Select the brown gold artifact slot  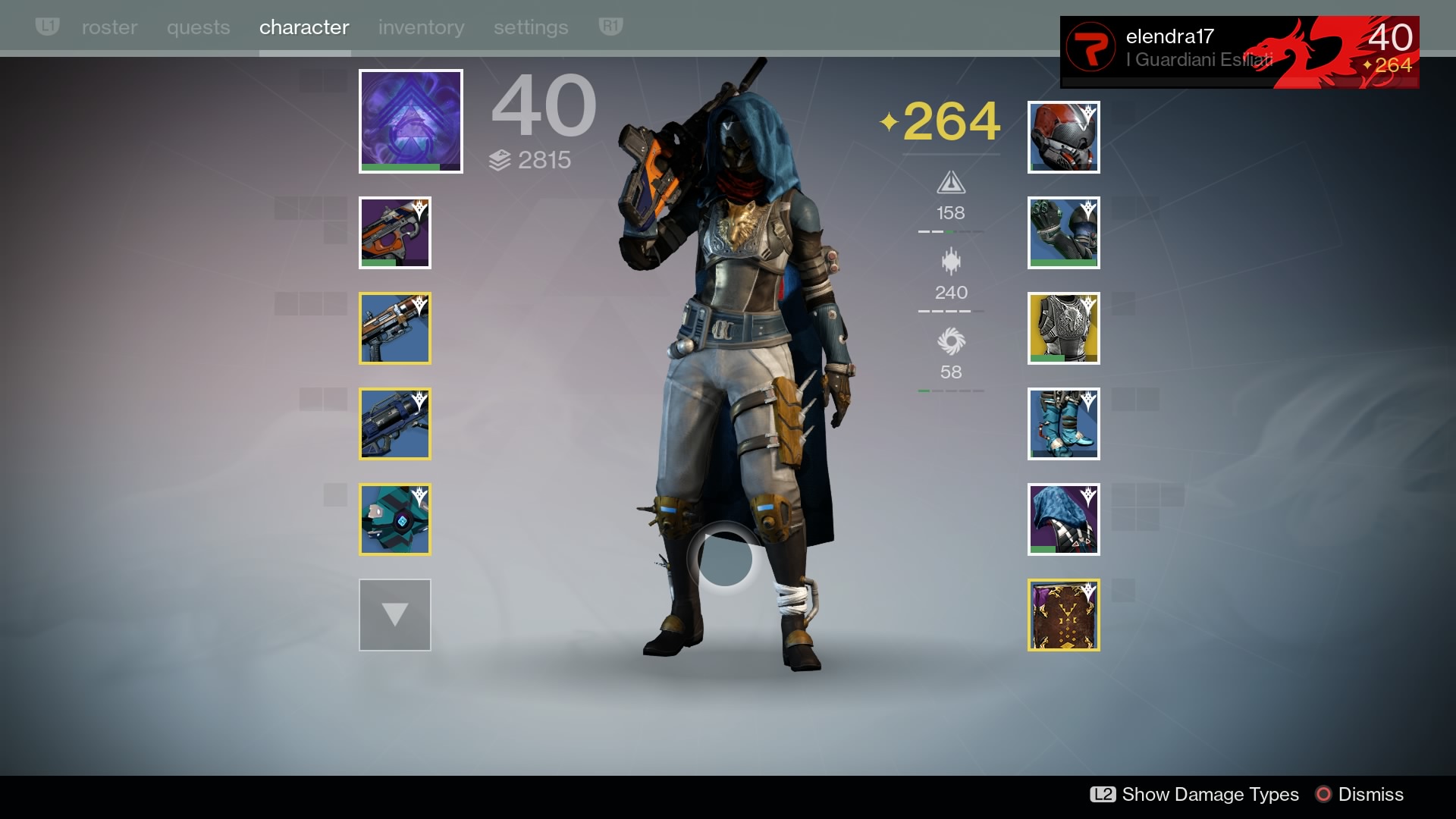1063,615
